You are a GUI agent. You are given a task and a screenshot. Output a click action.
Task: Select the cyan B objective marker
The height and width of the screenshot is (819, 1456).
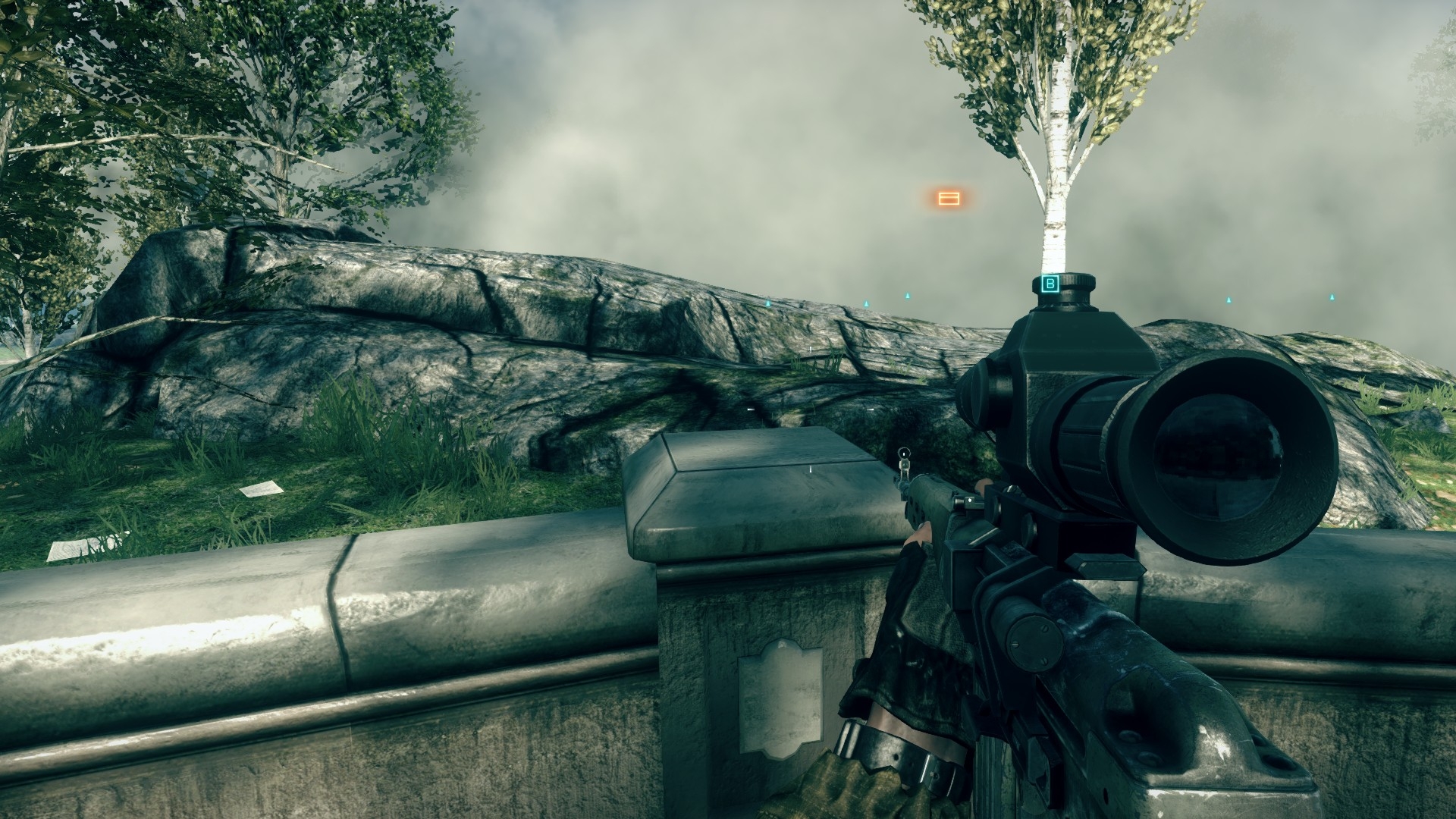coord(1050,284)
